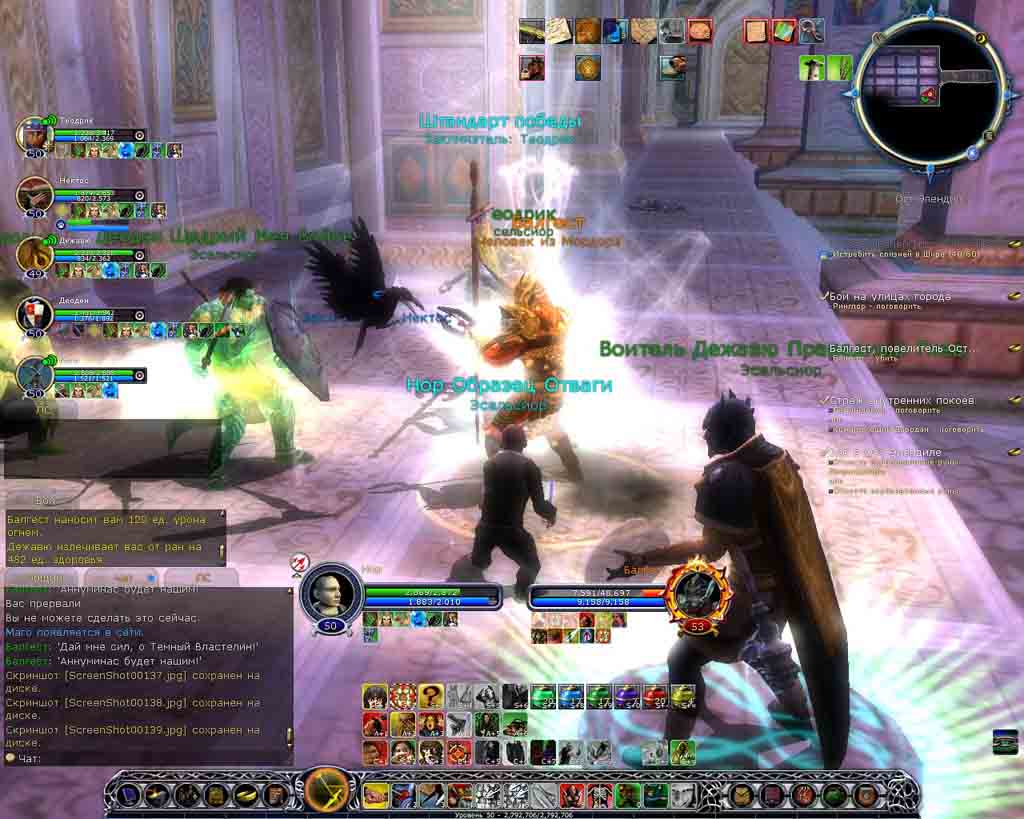Viewport: 1024px width, 819px height.
Task: Target fellowship member Нектос's portrait
Action: tap(33, 195)
